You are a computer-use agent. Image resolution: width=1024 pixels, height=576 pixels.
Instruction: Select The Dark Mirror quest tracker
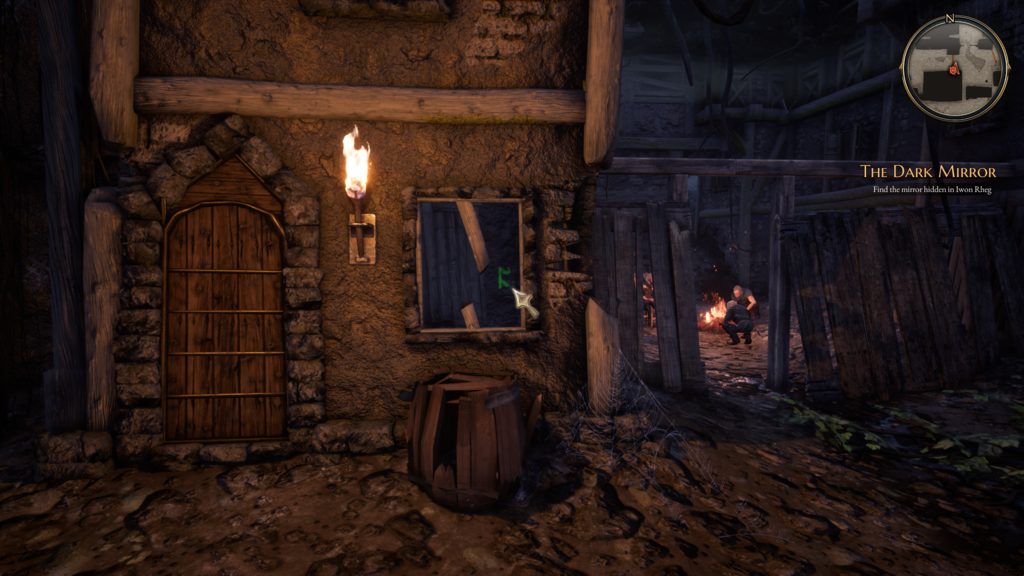[x=928, y=172]
